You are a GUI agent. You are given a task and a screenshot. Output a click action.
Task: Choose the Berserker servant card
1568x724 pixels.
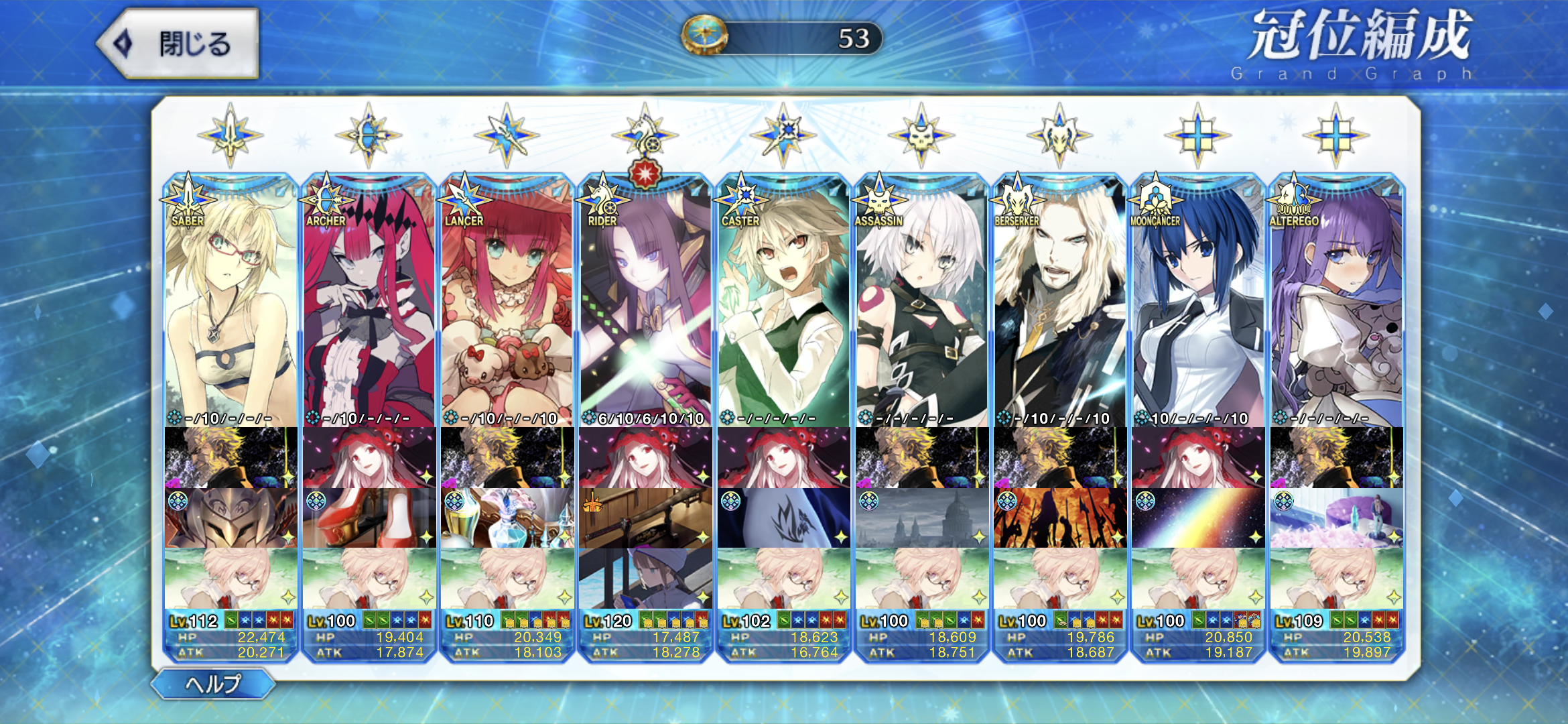point(1059,302)
